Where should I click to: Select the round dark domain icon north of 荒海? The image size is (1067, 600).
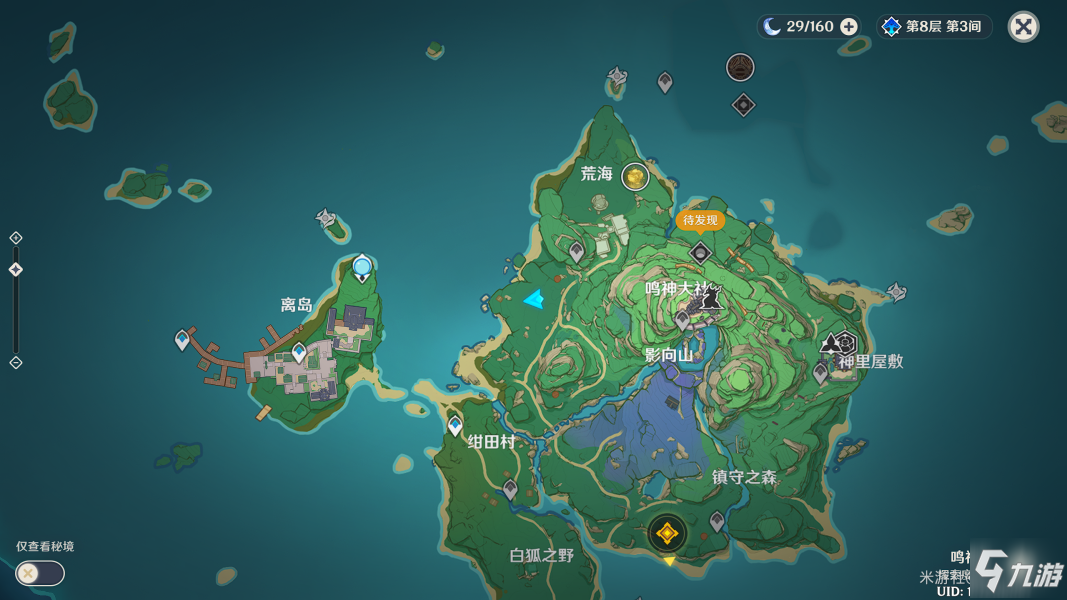(740, 67)
